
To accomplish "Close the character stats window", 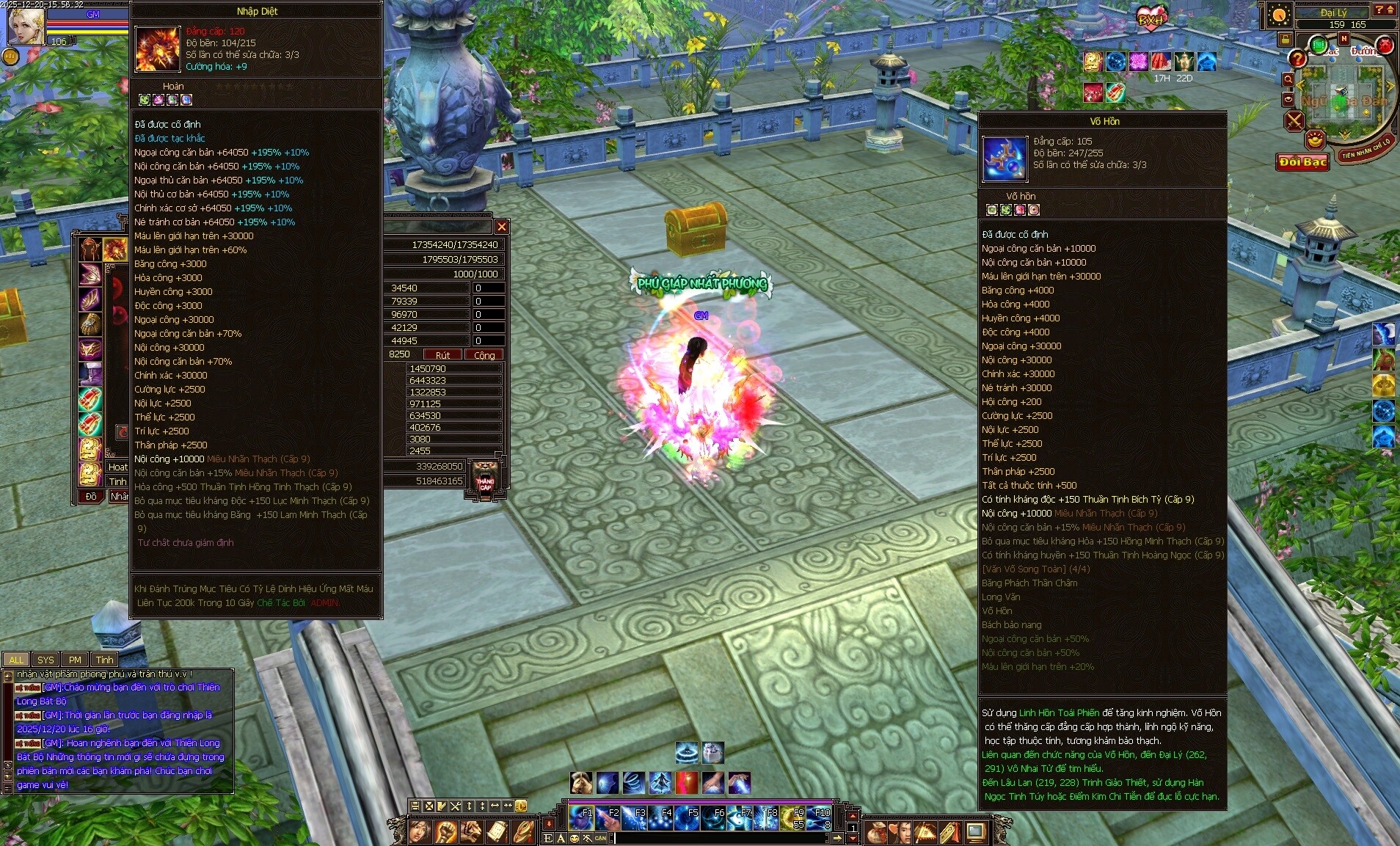I will tap(501, 227).
